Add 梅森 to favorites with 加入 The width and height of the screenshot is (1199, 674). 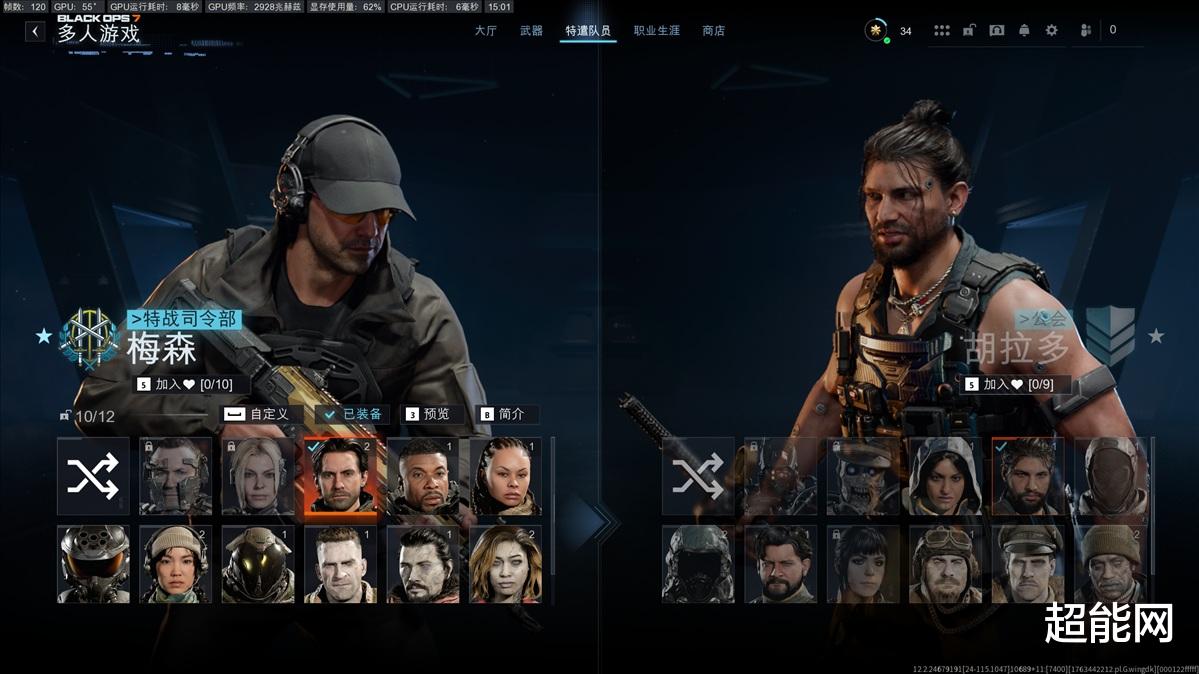(x=185, y=384)
